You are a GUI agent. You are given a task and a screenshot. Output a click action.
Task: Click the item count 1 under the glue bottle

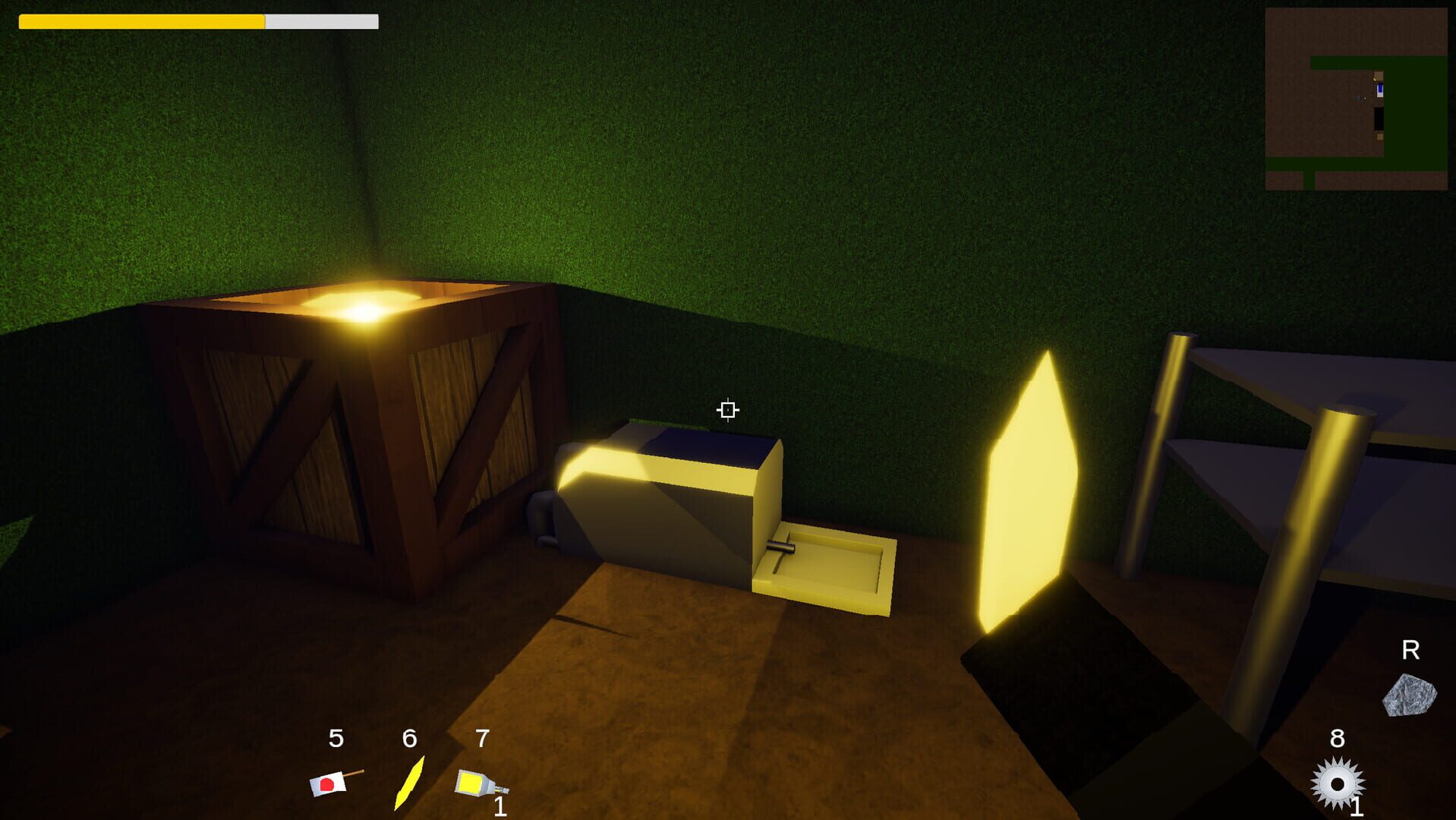click(x=500, y=806)
